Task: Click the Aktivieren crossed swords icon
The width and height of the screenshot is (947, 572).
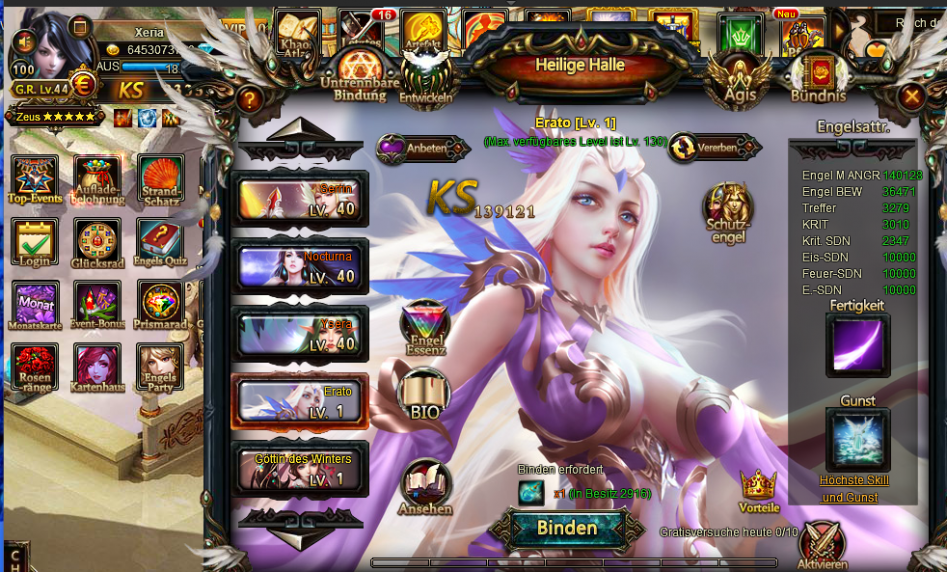Action: (x=822, y=545)
